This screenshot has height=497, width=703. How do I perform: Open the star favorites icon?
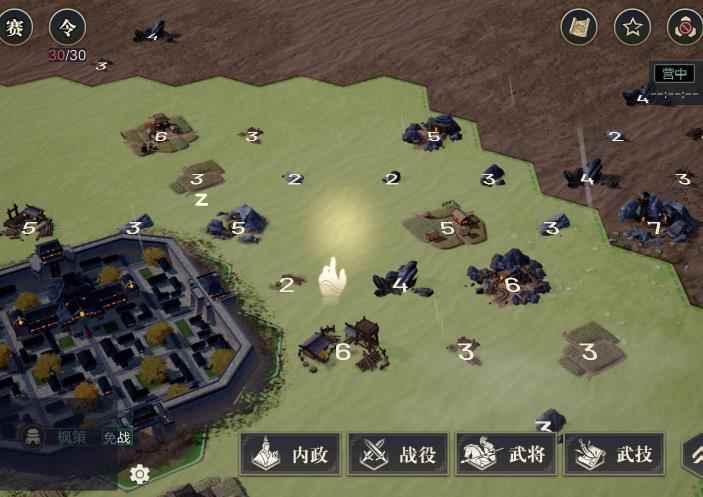632,27
